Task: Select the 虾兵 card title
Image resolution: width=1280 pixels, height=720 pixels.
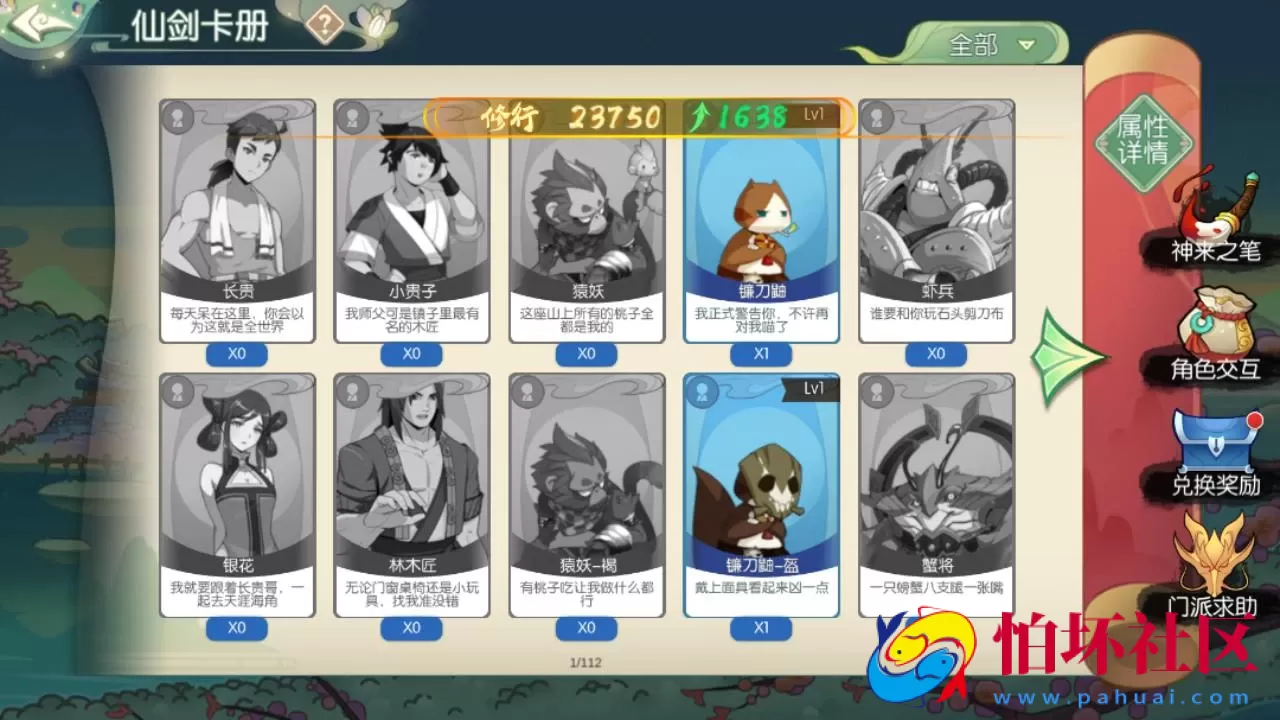Action: [x=936, y=290]
